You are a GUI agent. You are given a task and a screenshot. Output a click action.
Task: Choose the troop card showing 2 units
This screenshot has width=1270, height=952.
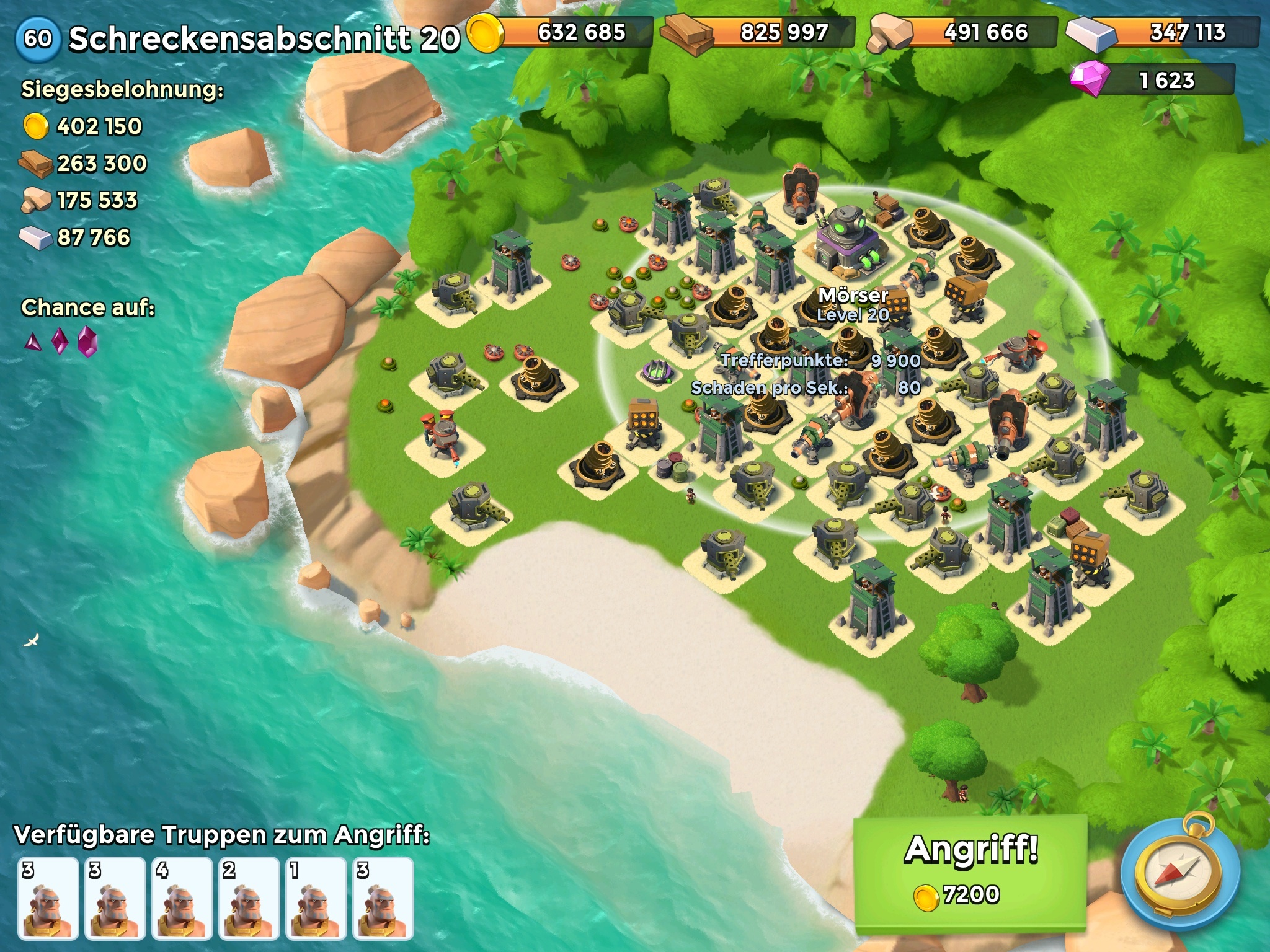(249, 897)
